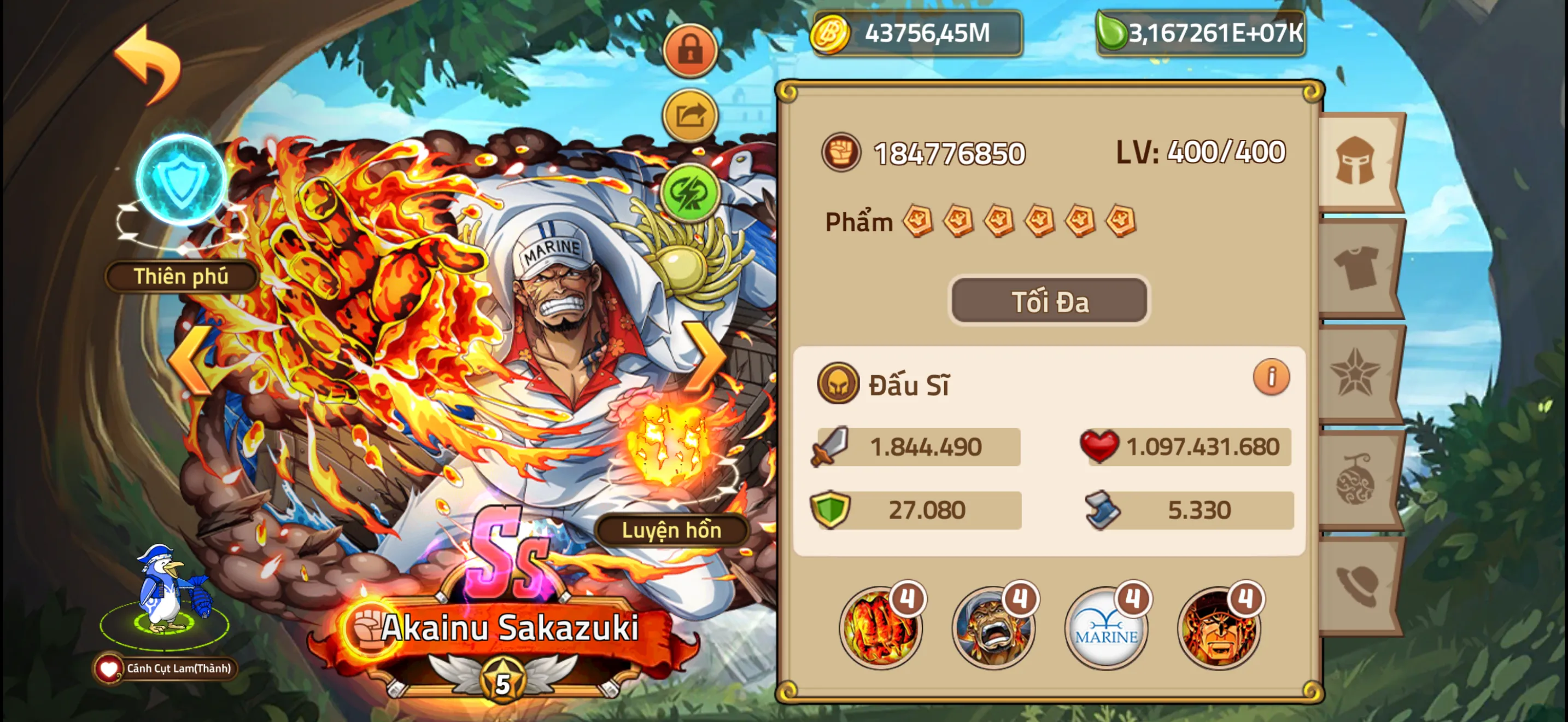Switch to the Thiên phú menu
Screen dimensions: 1568x722
181,277
